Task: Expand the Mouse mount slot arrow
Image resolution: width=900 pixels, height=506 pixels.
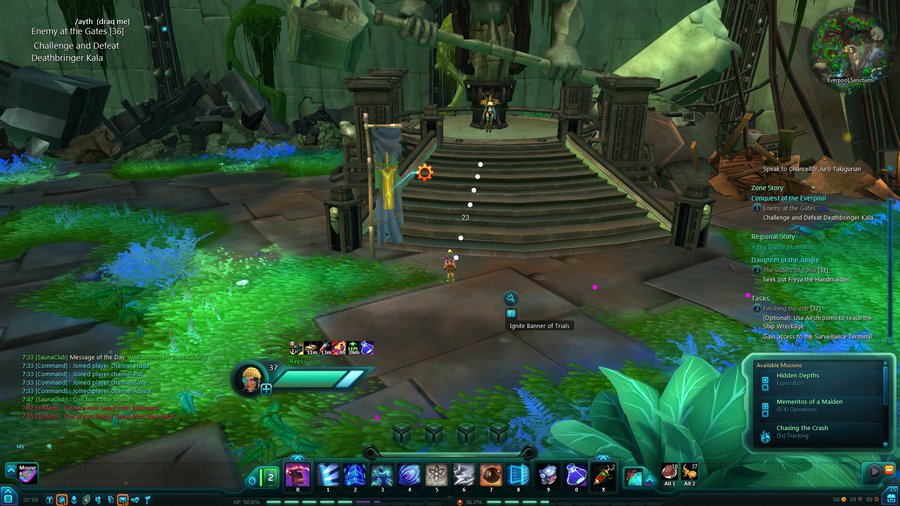Action: (9, 468)
